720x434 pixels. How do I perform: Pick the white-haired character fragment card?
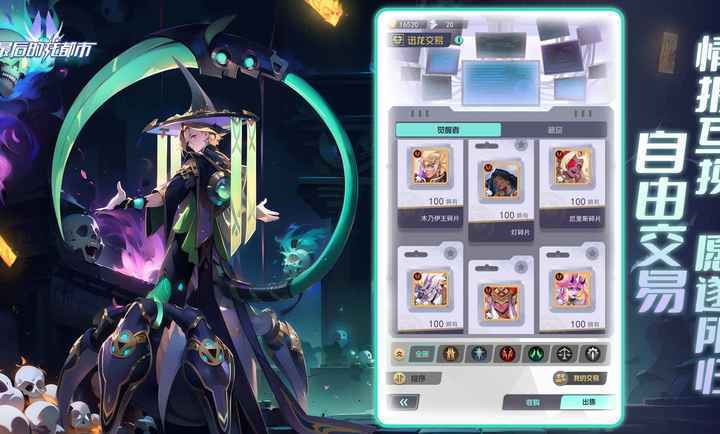click(x=433, y=292)
